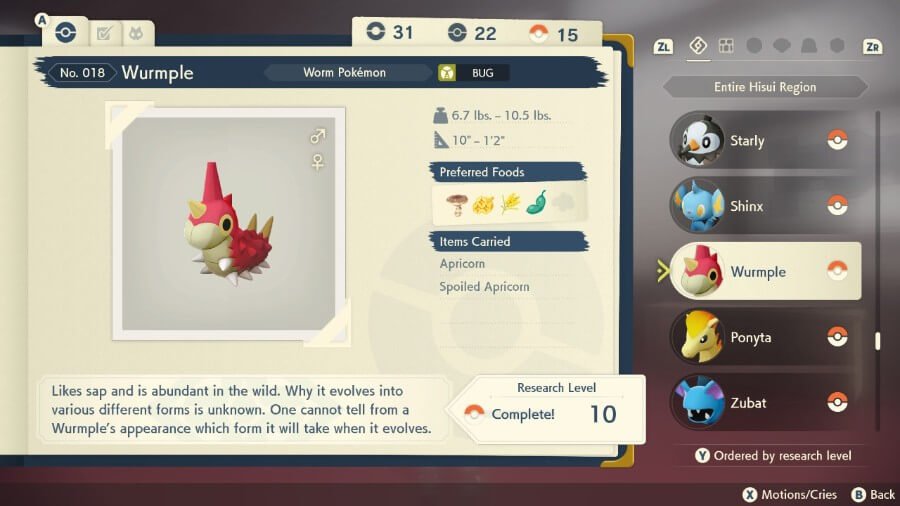Pick the Zubat entry in the list

[x=763, y=402]
